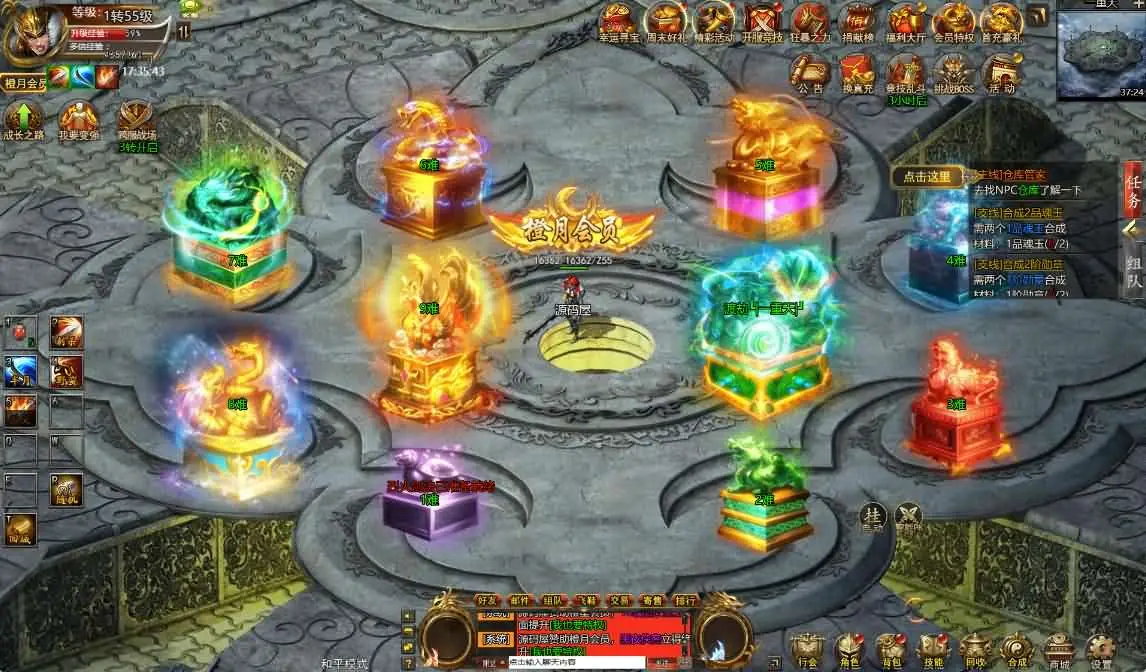Open the 技能 skills menu
This screenshot has height=672, width=1146.
(932, 649)
